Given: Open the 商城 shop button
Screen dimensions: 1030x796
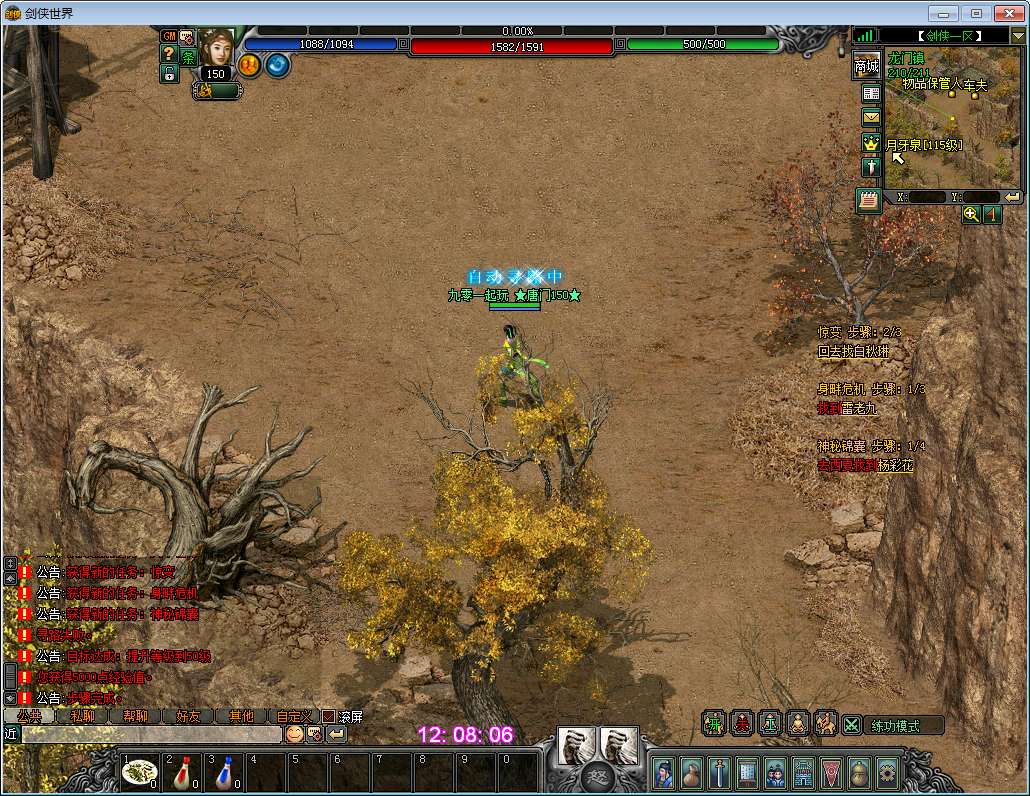Looking at the screenshot, I should point(867,65).
